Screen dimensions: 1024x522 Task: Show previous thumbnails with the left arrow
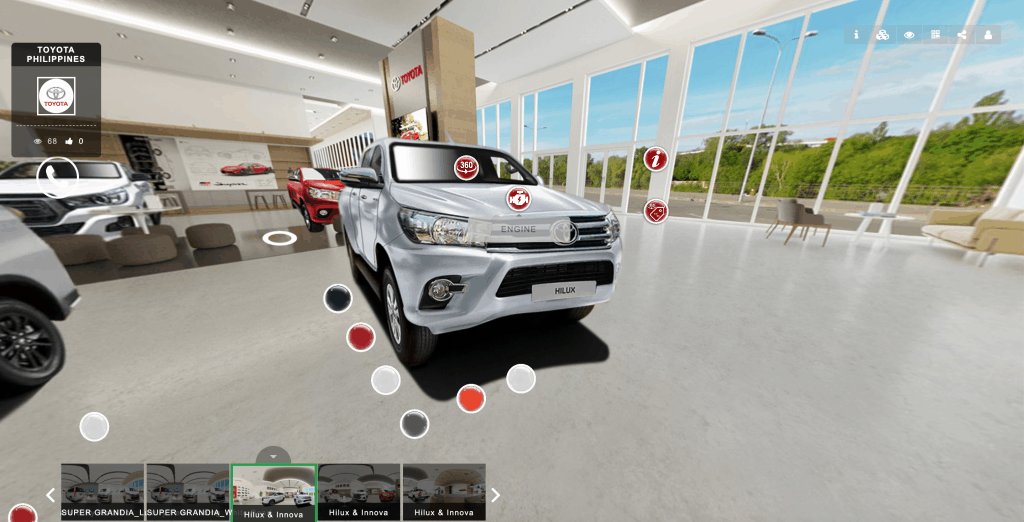(x=51, y=495)
